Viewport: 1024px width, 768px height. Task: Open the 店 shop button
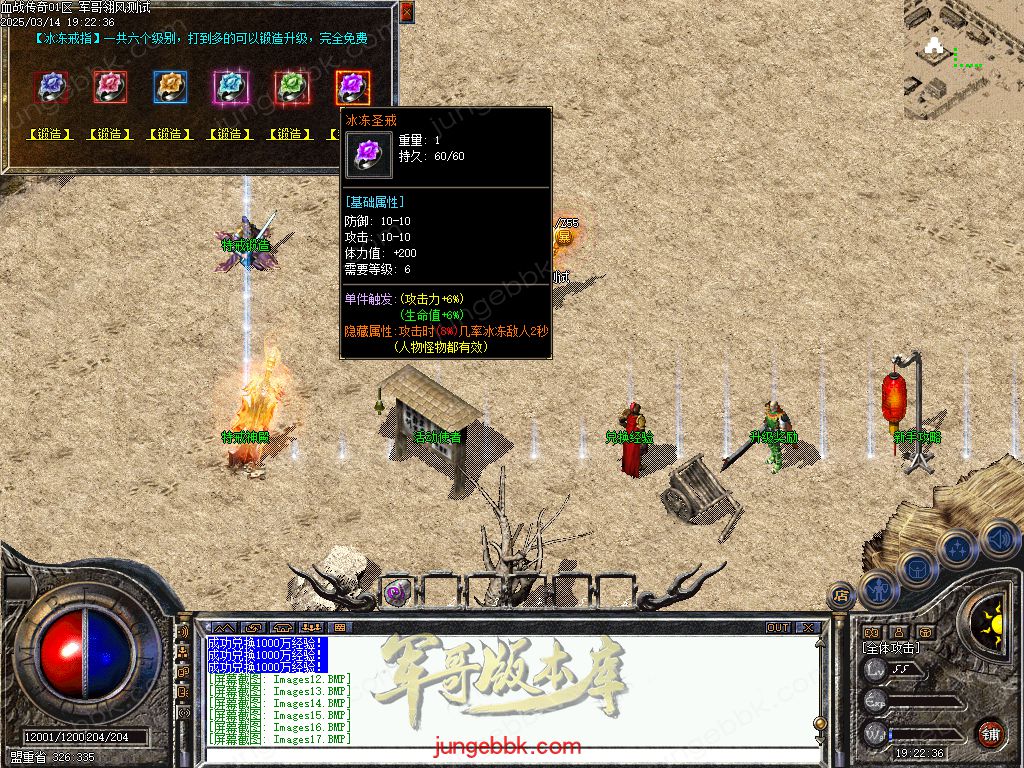tap(841, 595)
